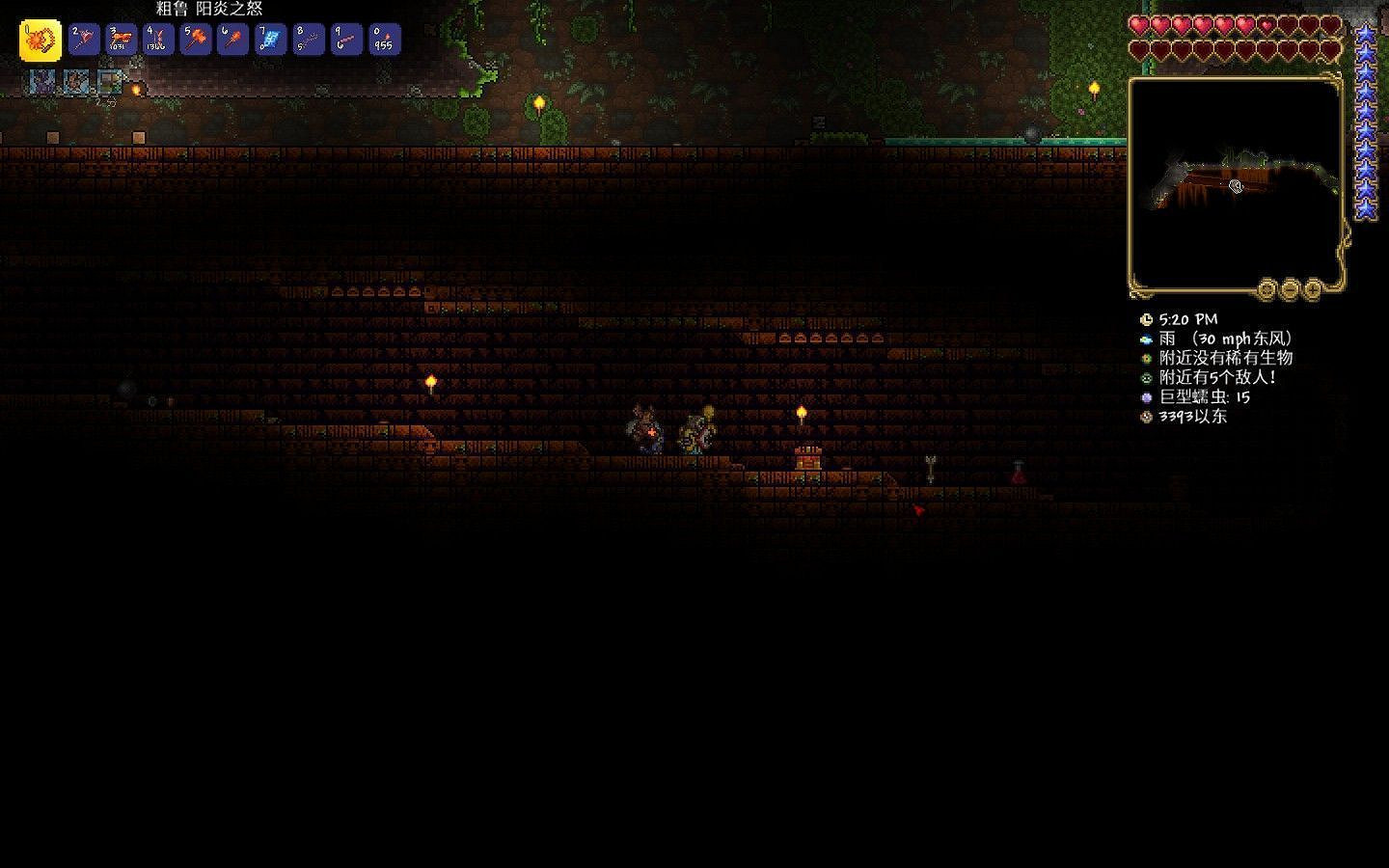Viewport: 1389px width, 868px height.
Task: Toggle the rare creature detector display
Action: (x=1145, y=358)
